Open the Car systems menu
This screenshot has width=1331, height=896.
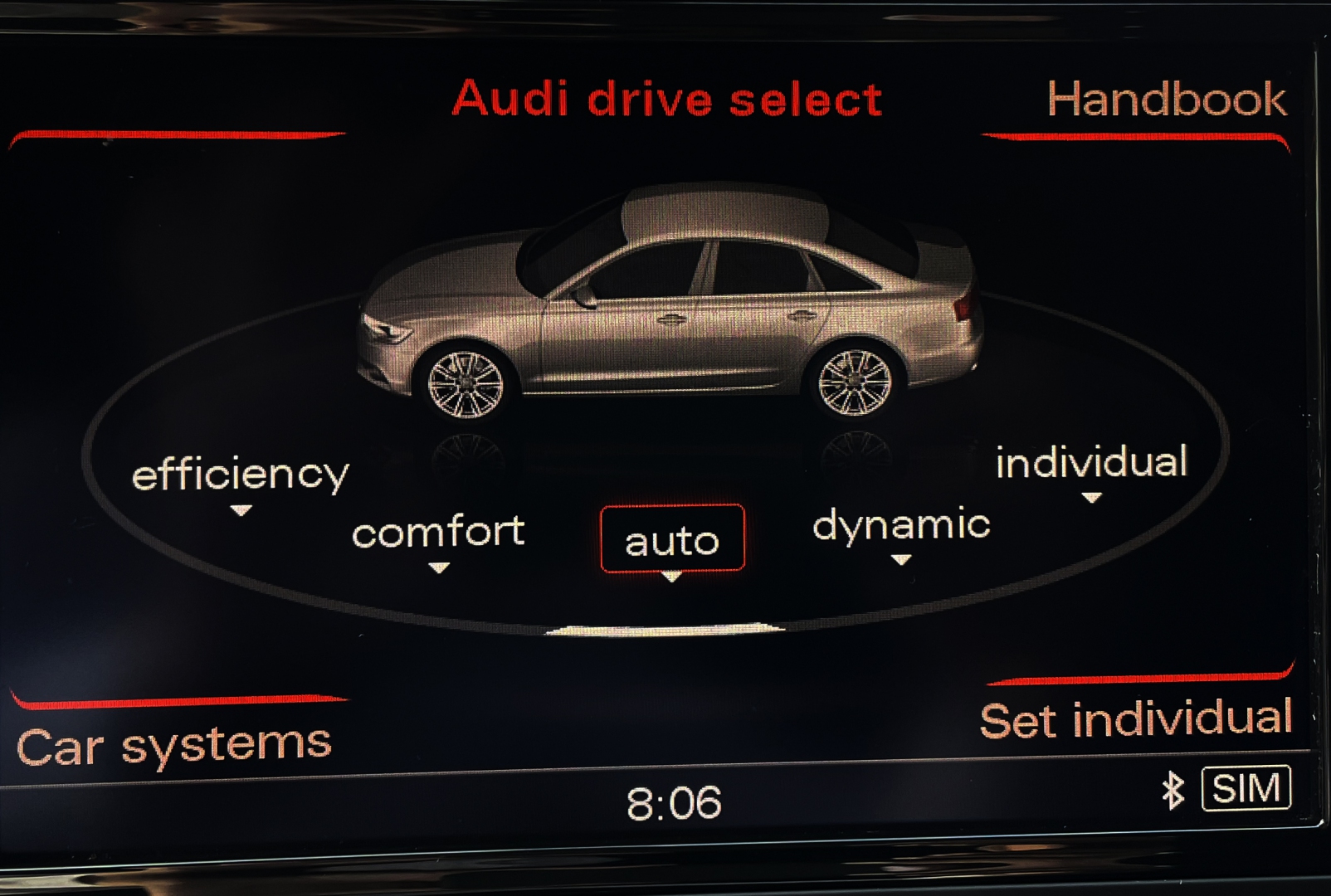pos(174,744)
